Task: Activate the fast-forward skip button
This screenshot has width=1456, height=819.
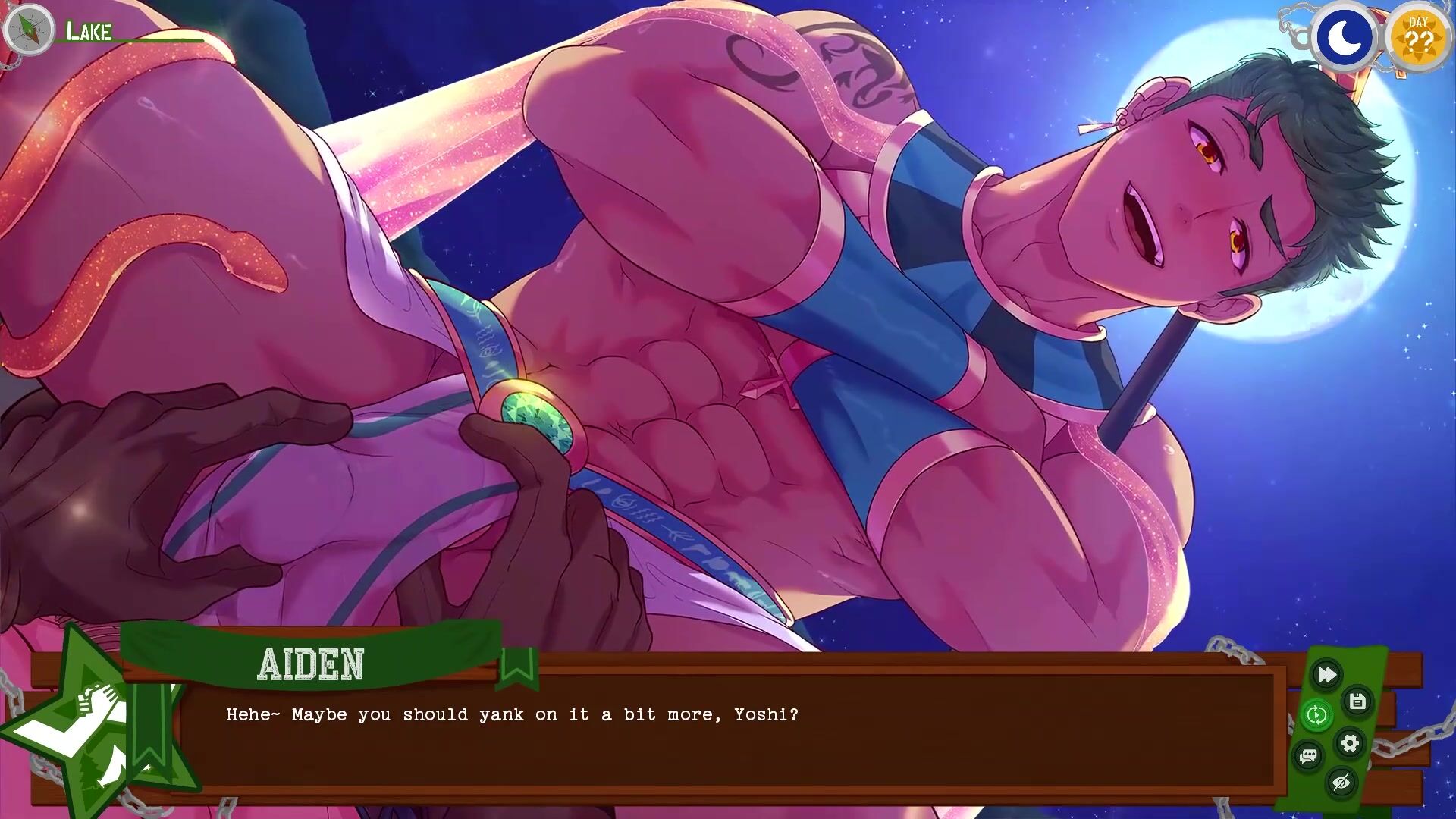Action: (x=1326, y=674)
